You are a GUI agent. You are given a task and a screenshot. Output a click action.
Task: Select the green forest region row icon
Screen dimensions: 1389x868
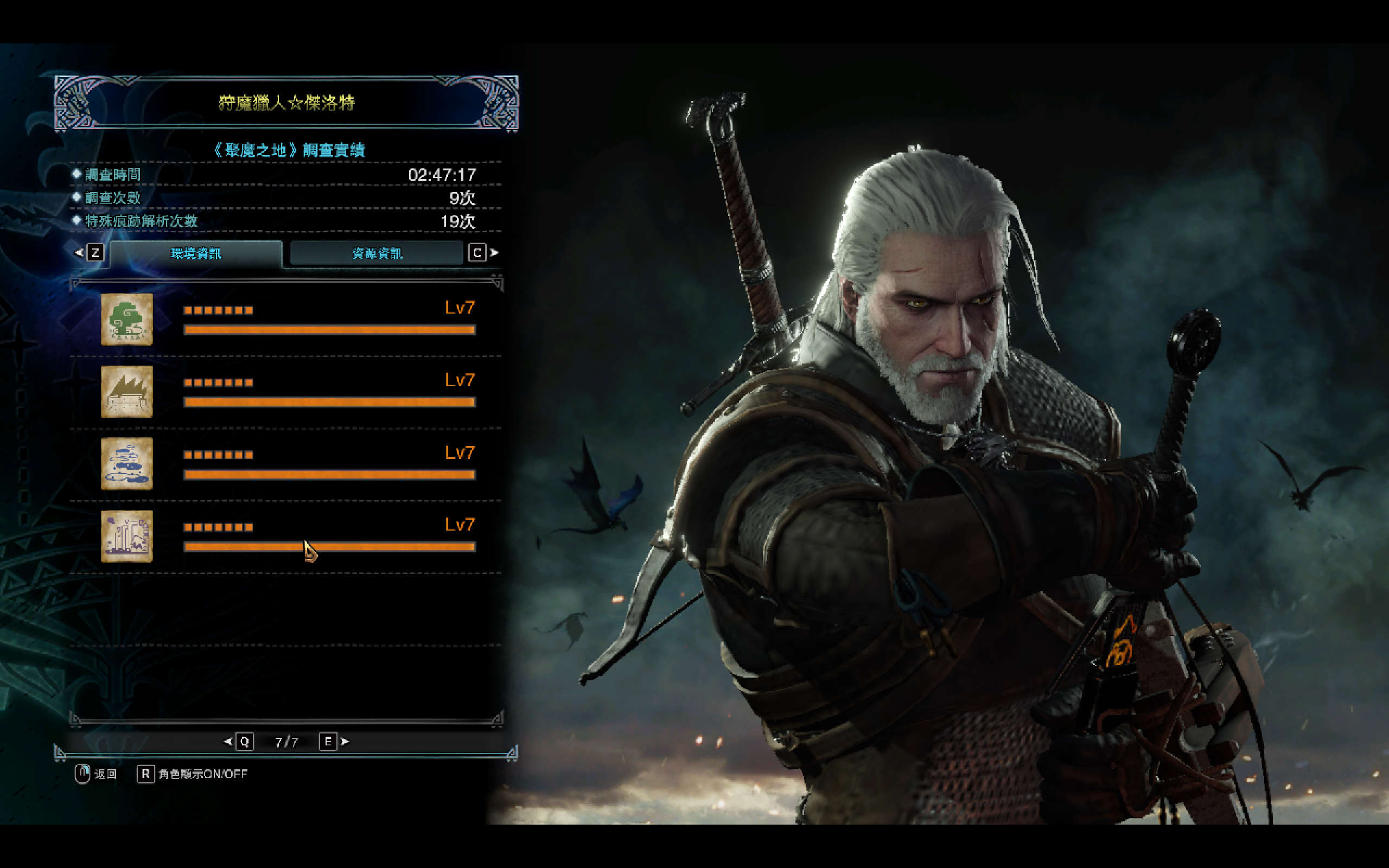pyautogui.click(x=127, y=320)
